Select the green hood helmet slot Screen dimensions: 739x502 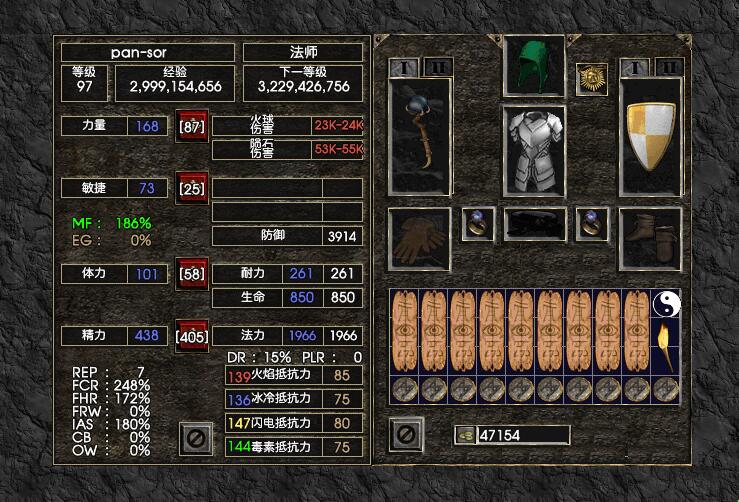pos(533,66)
